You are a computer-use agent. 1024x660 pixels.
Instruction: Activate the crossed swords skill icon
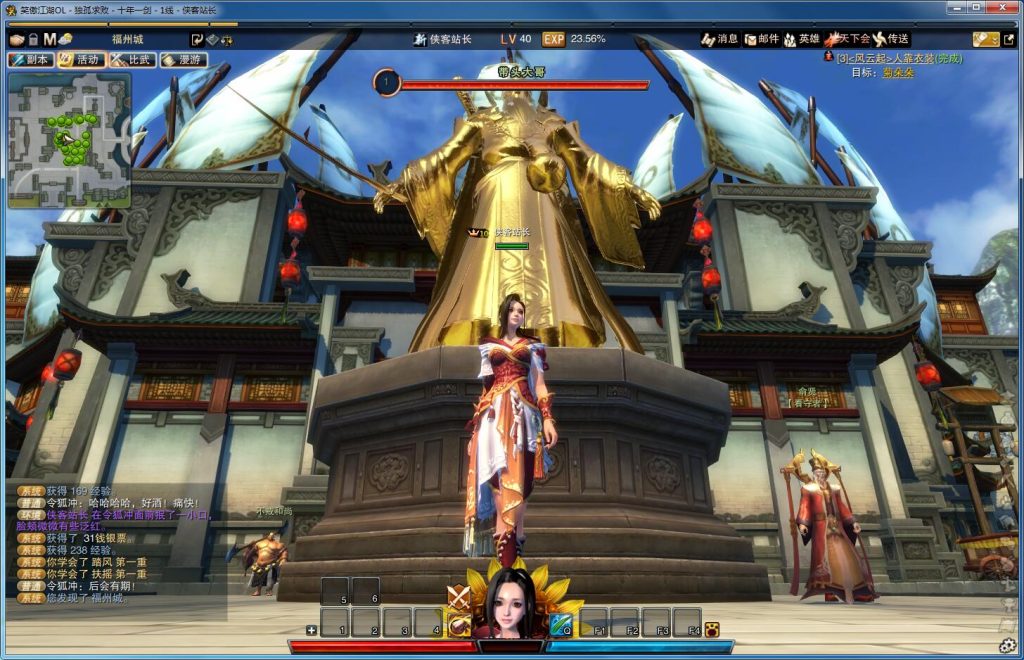[459, 597]
